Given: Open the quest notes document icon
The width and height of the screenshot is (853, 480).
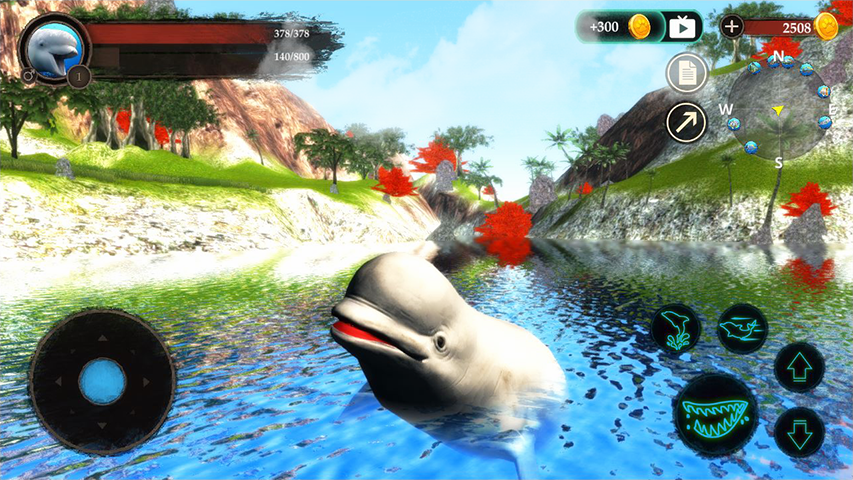Looking at the screenshot, I should tap(686, 72).
